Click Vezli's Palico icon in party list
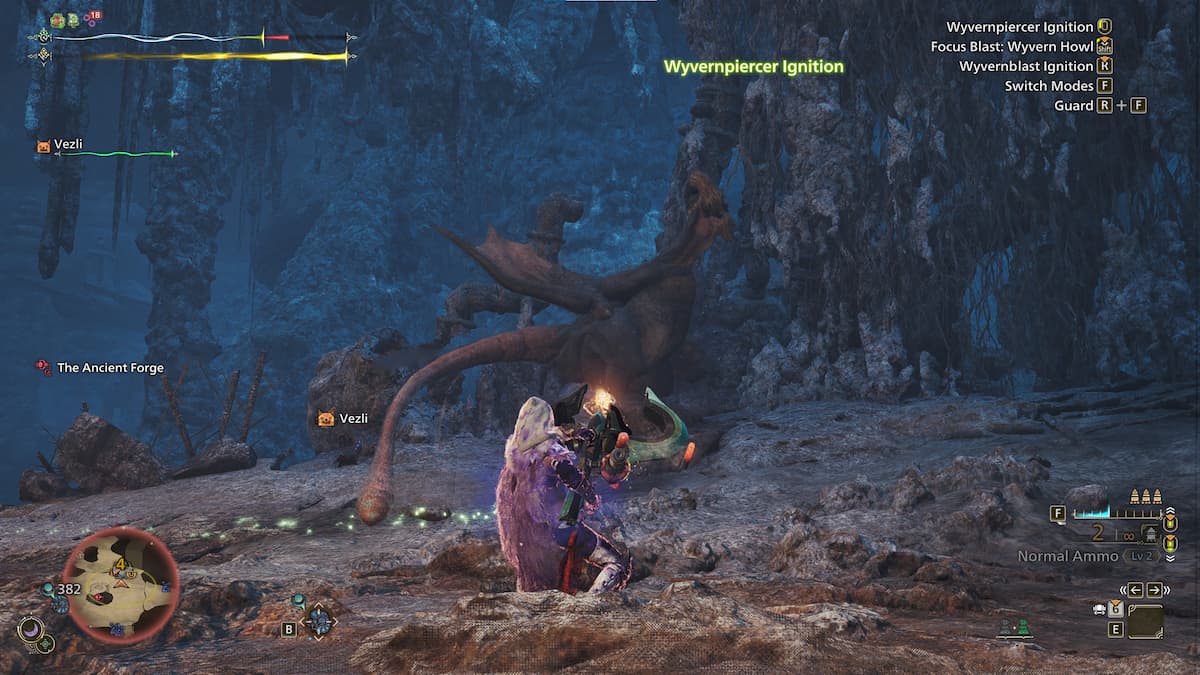The height and width of the screenshot is (675, 1200). click(43, 146)
